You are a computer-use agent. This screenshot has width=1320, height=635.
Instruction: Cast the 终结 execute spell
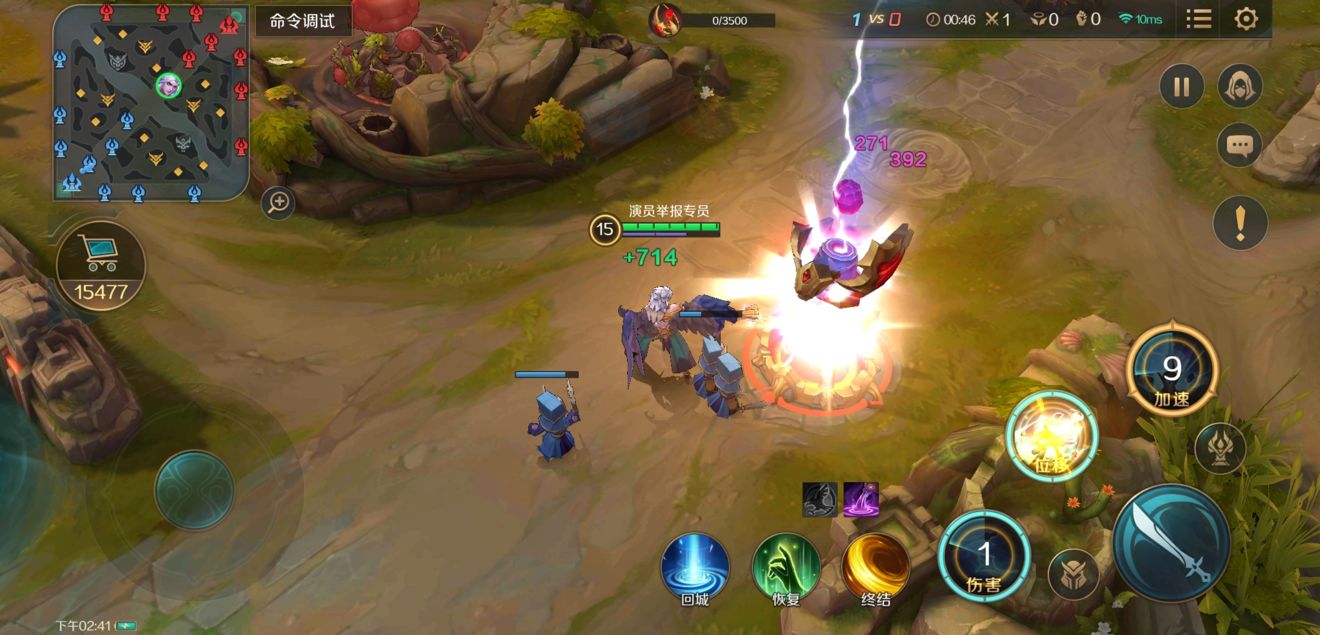tap(876, 567)
